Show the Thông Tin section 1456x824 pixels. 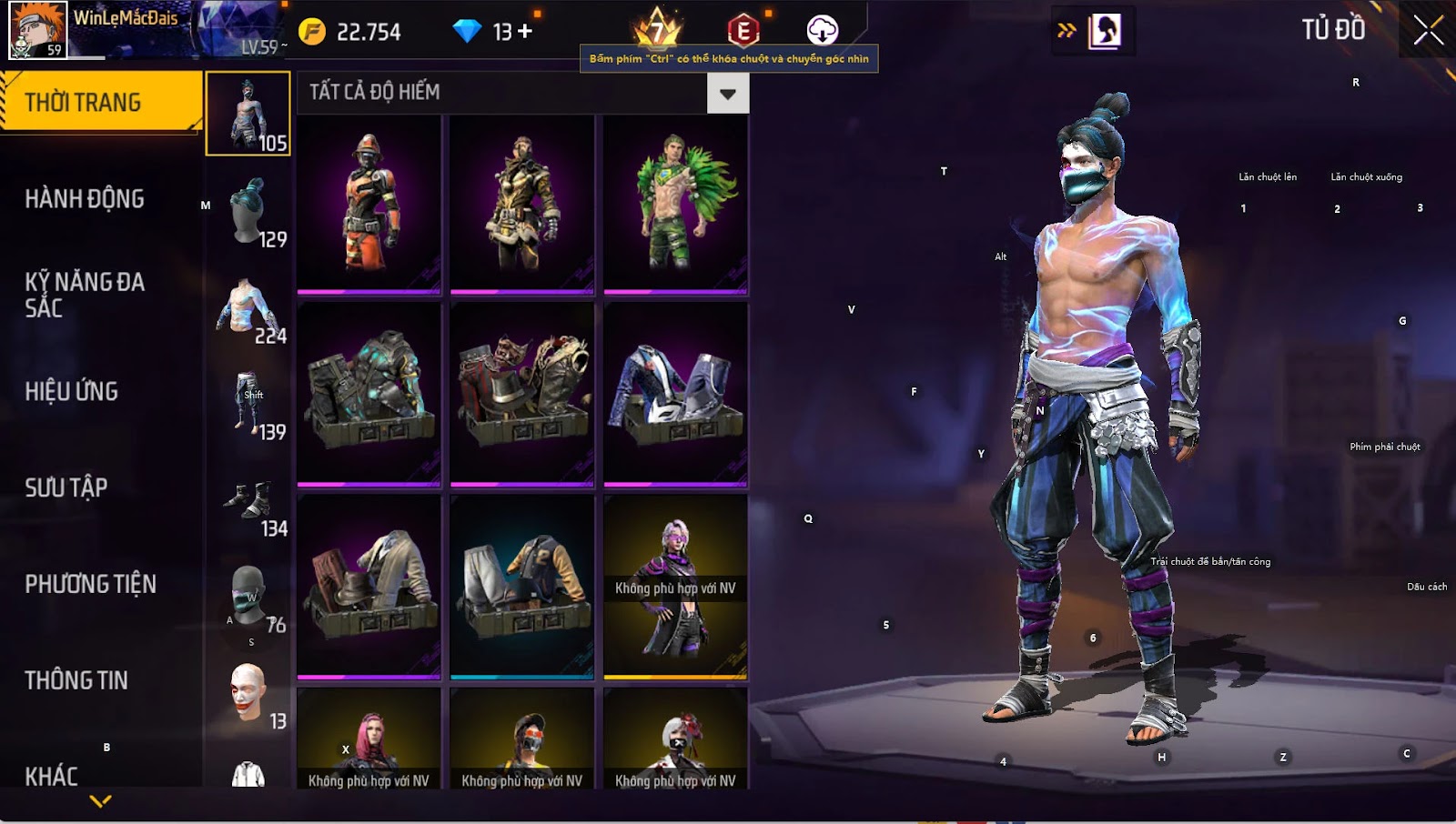76,680
